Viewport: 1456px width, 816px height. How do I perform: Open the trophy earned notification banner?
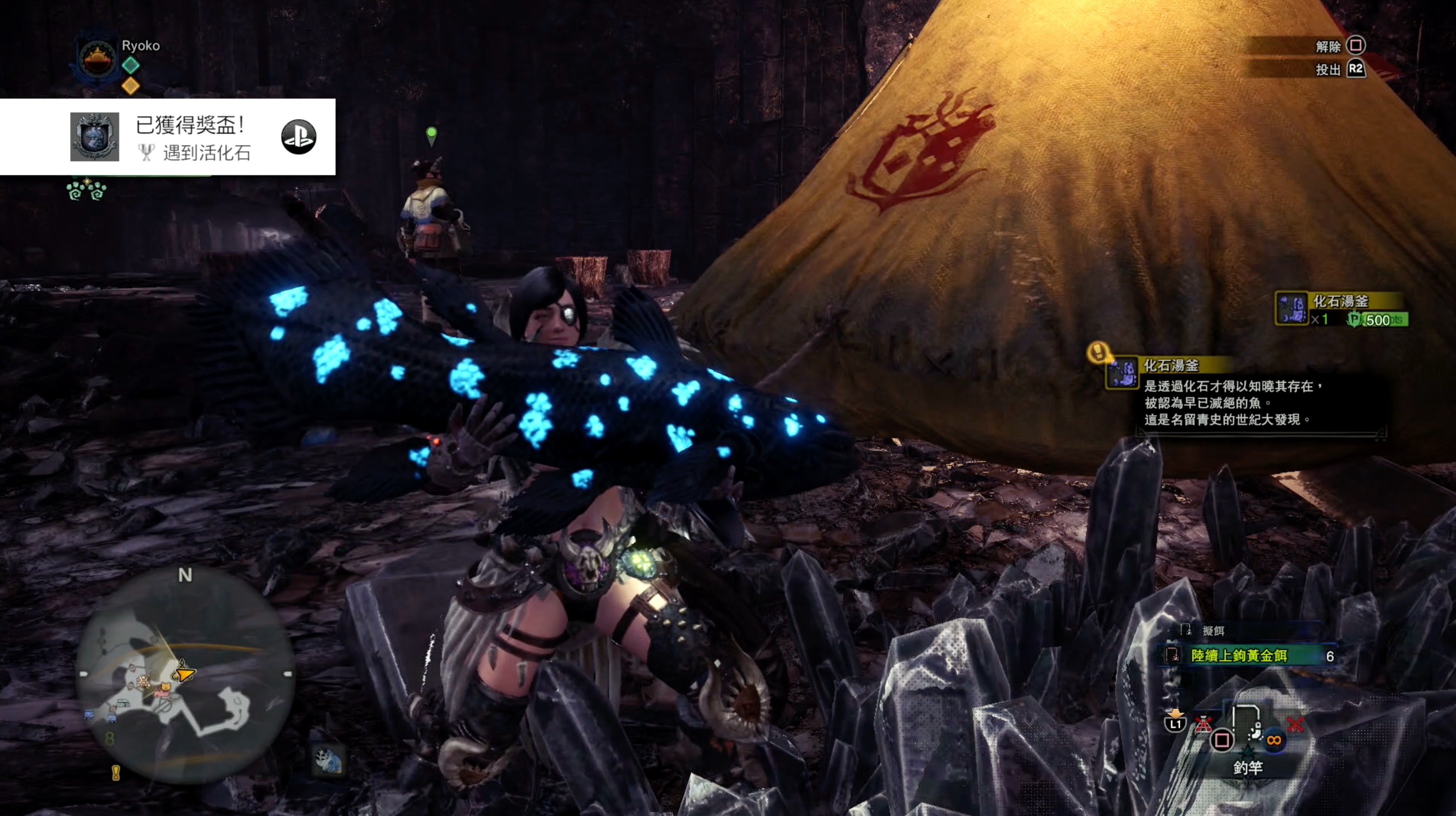(x=192, y=137)
